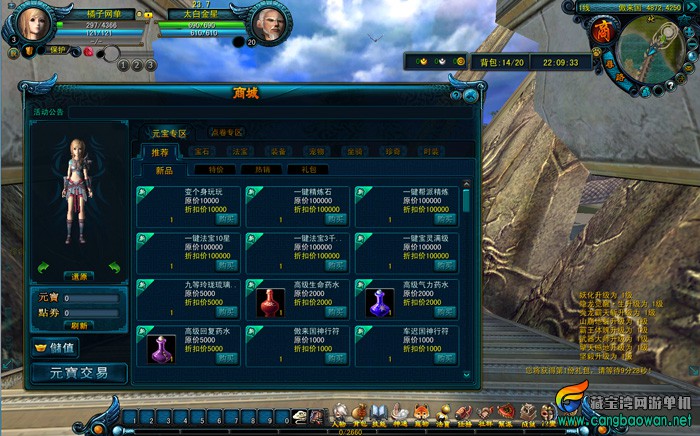Purchase the 高级生命药水 red potion

[337, 312]
